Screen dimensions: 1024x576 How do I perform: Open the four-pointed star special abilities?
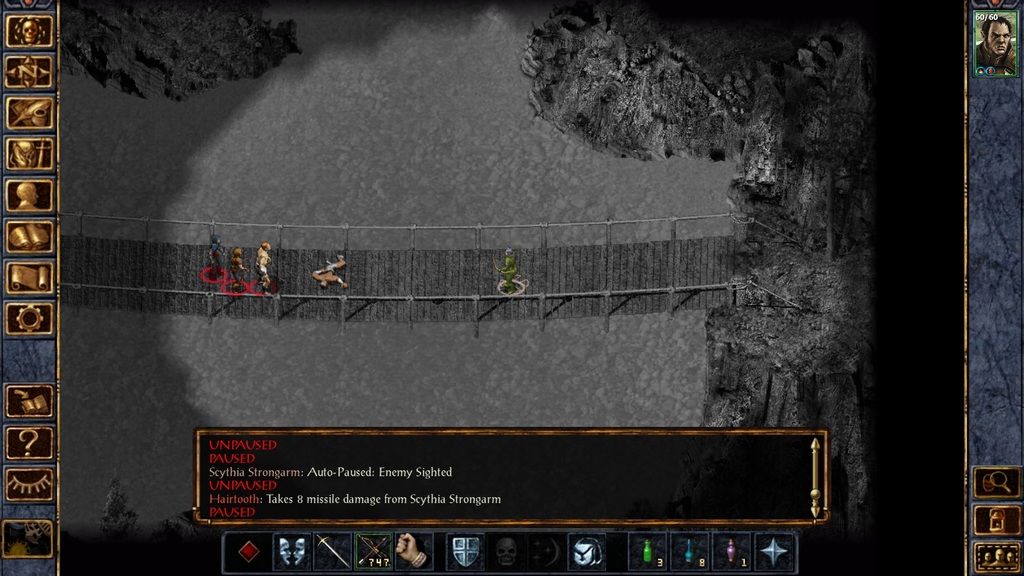pos(775,552)
